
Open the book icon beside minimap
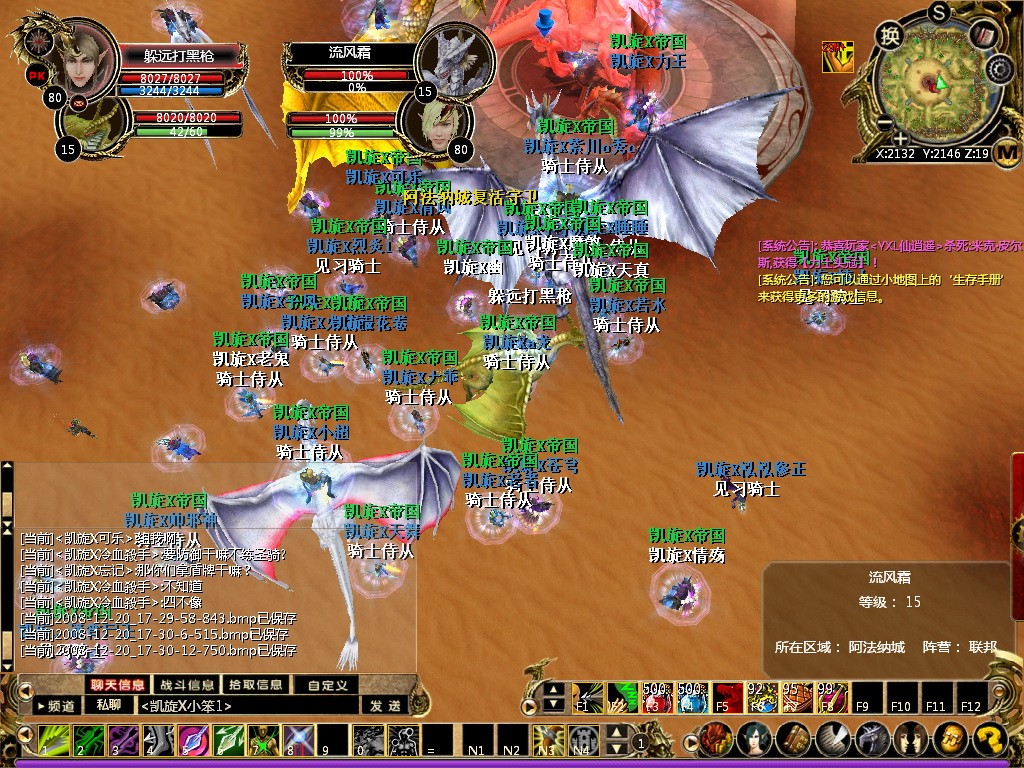983,36
